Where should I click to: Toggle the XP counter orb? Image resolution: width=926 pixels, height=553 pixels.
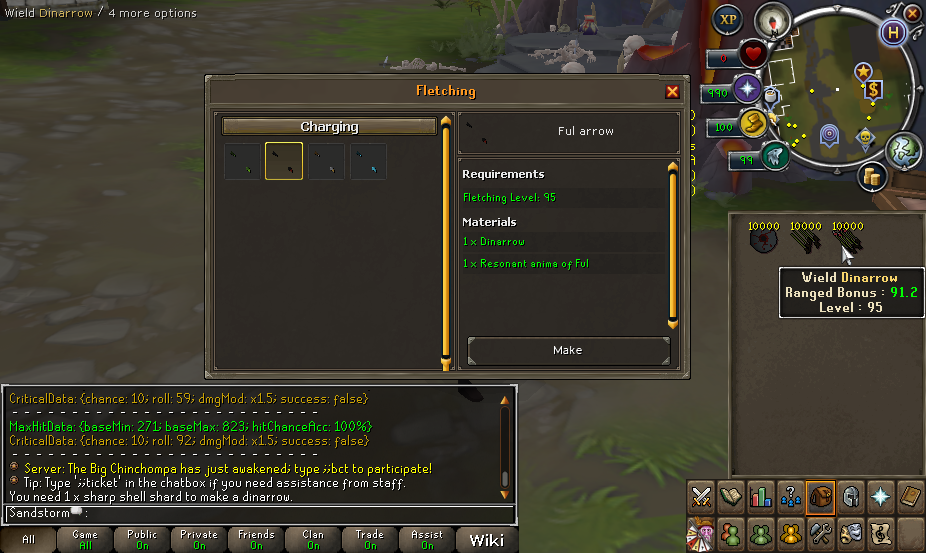coord(728,20)
